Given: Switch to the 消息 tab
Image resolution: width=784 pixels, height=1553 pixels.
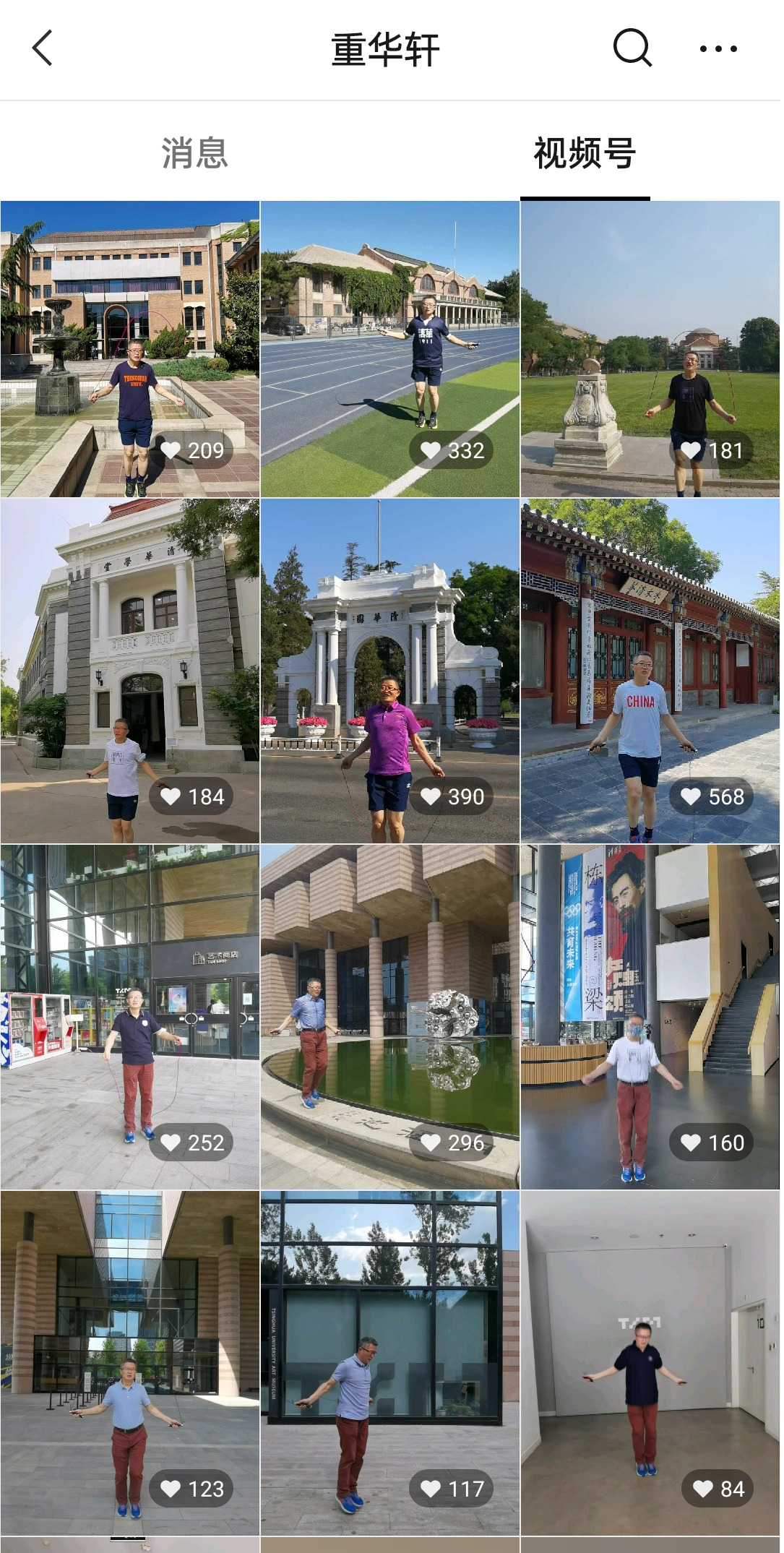Looking at the screenshot, I should coord(194,153).
